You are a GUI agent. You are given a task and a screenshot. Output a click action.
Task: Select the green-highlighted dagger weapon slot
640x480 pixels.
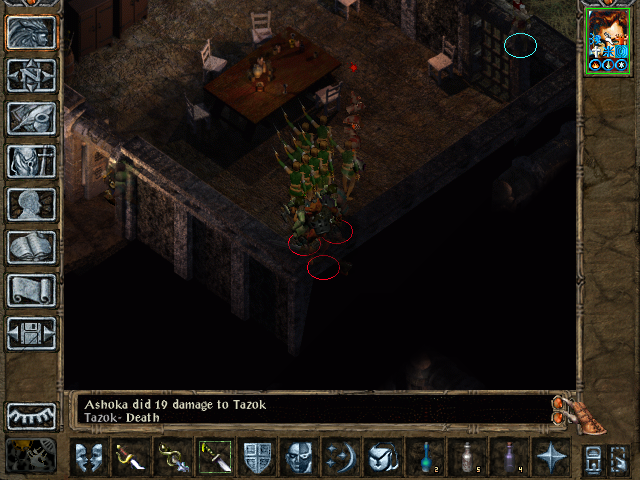[215, 457]
